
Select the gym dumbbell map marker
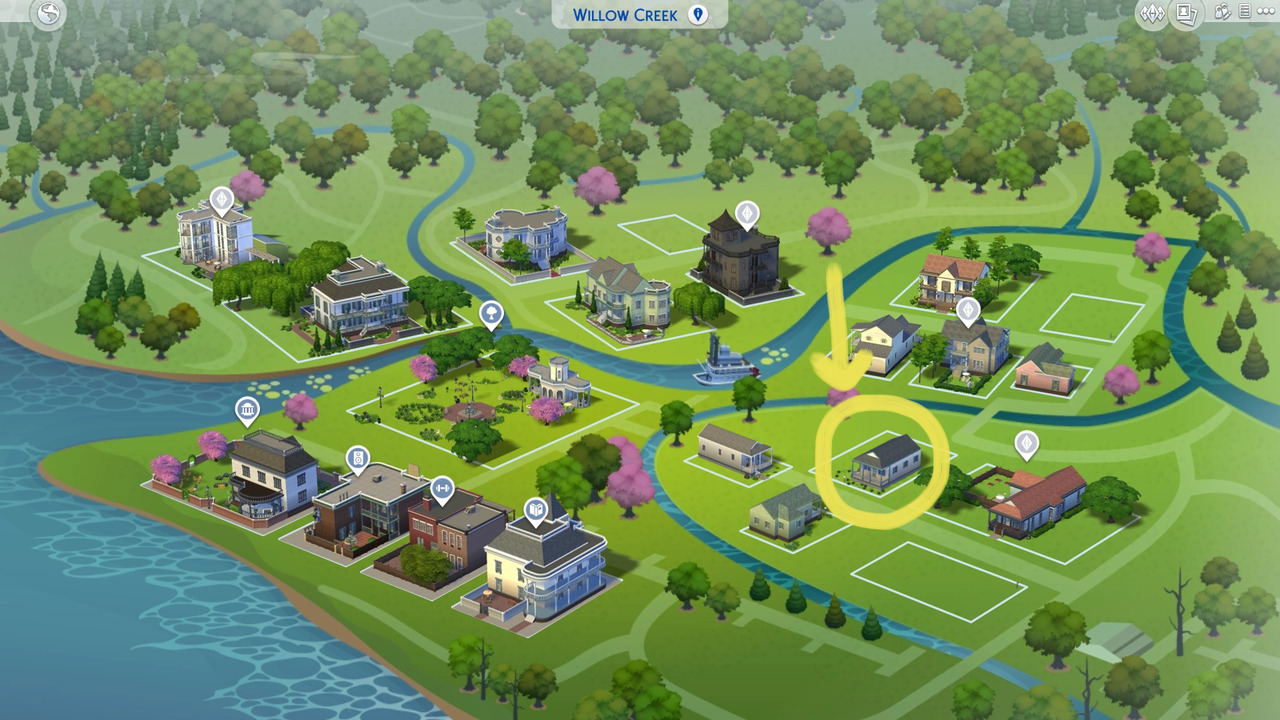point(441,489)
